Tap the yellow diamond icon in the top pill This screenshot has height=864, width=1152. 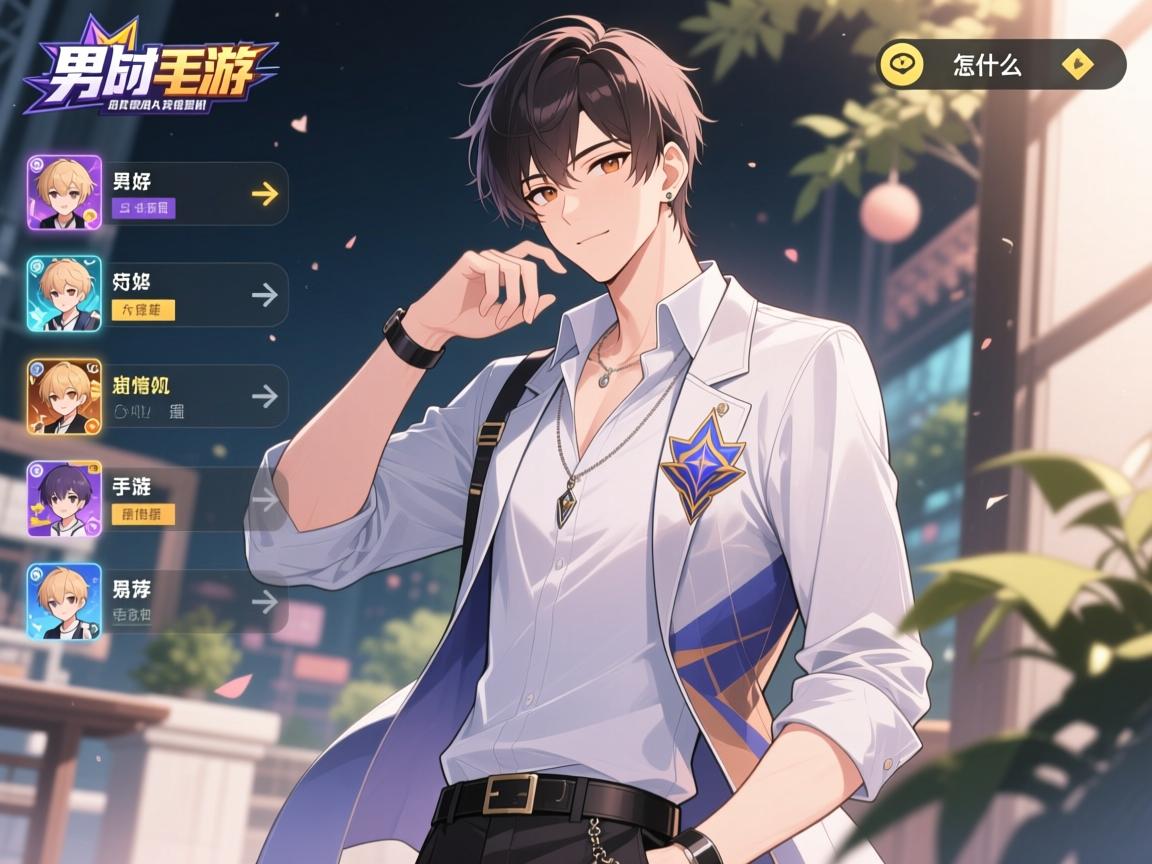1078,66
